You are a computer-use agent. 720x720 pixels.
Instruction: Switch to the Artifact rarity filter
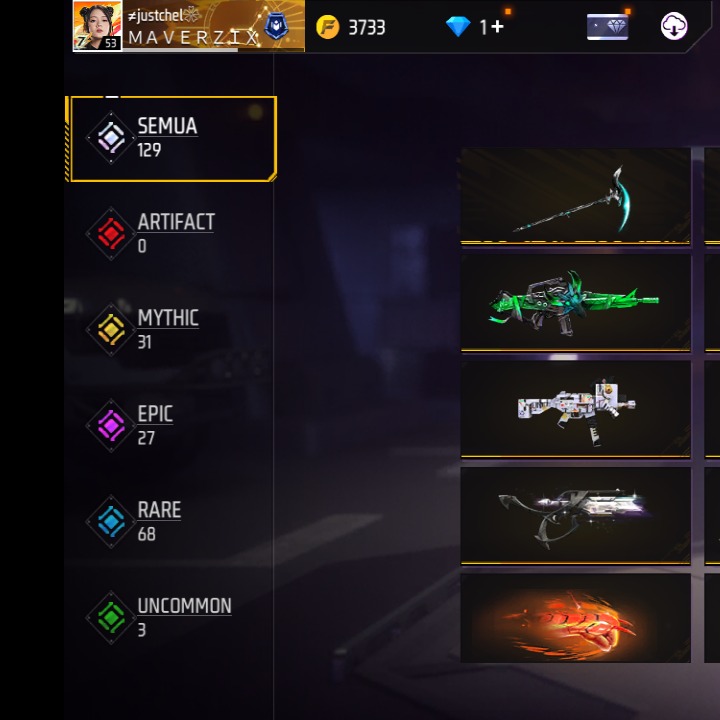pos(170,233)
